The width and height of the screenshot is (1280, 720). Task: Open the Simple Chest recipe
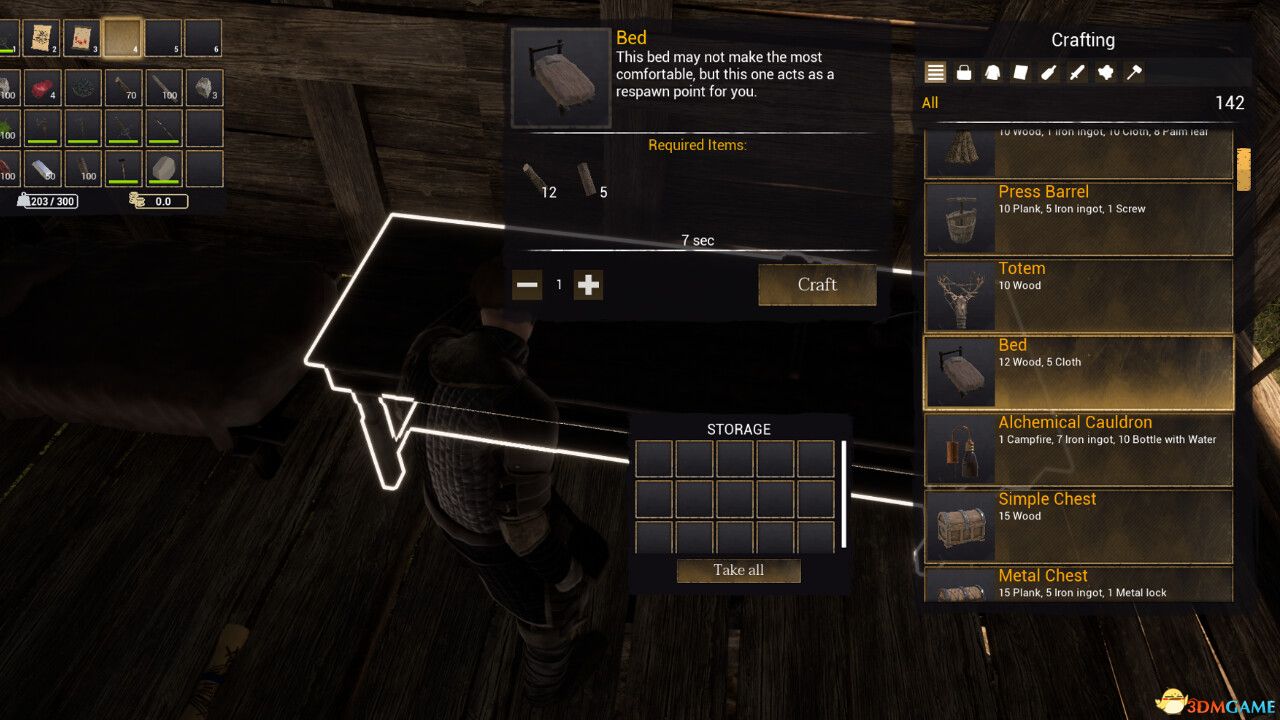coord(1078,526)
